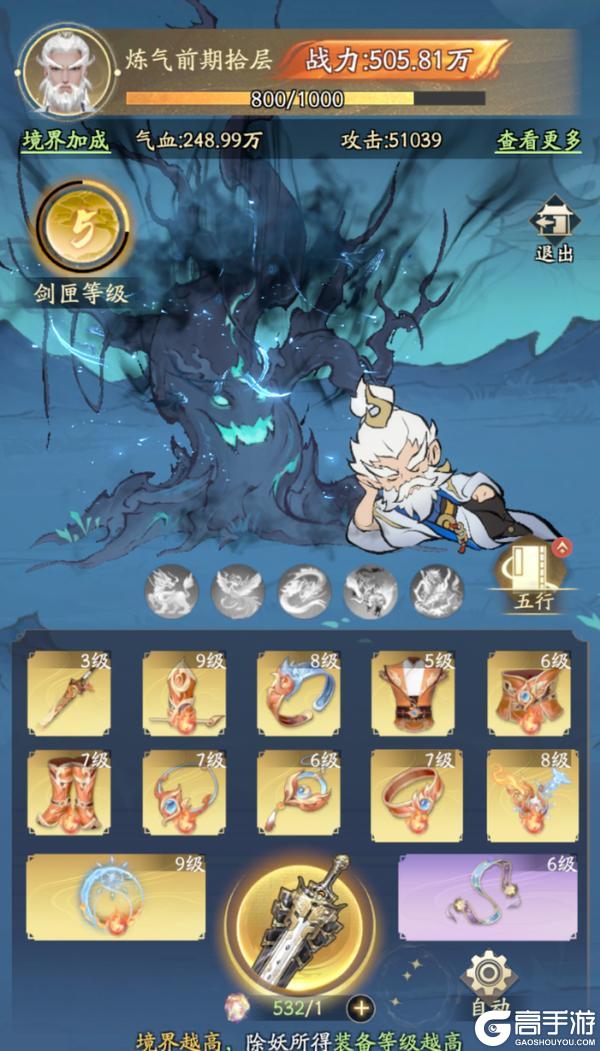Select the 6级 purple background equipment slot
The width and height of the screenshot is (600, 1051).
488,896
